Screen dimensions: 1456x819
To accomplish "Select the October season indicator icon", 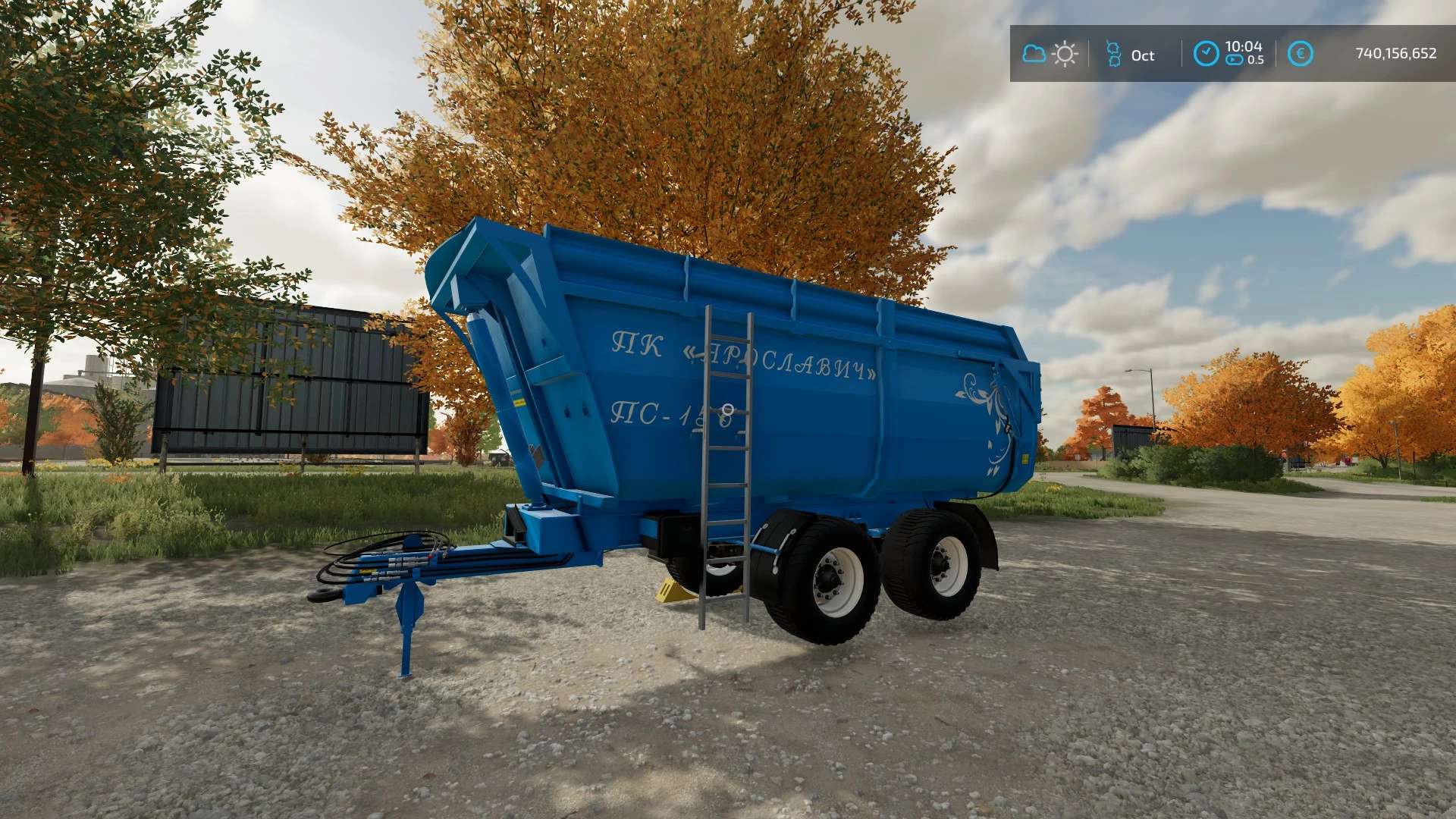I will [x=1113, y=54].
